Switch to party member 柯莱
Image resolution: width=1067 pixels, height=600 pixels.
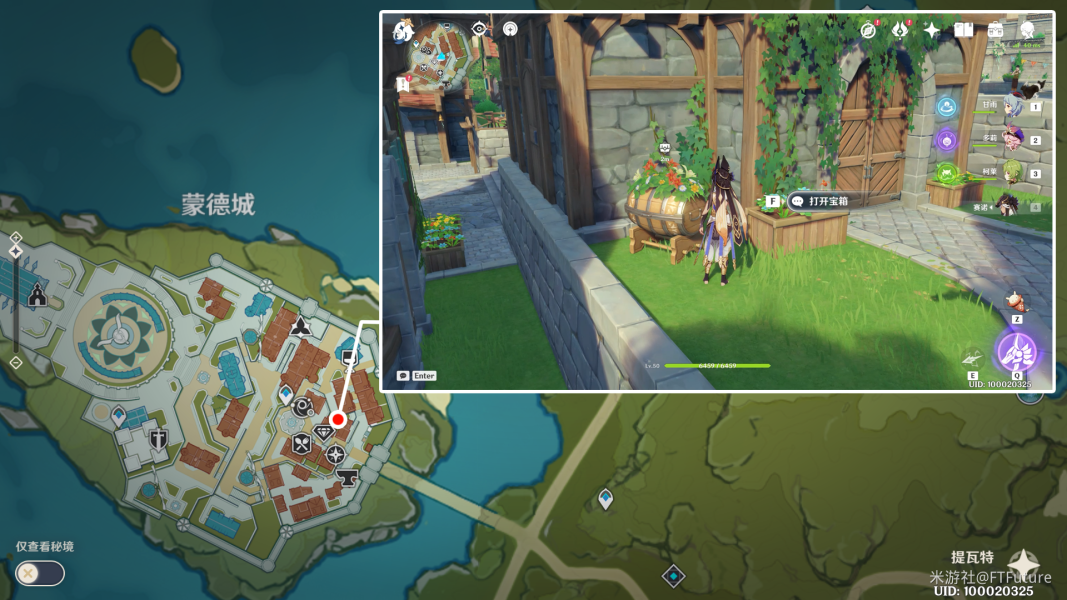(x=1013, y=173)
